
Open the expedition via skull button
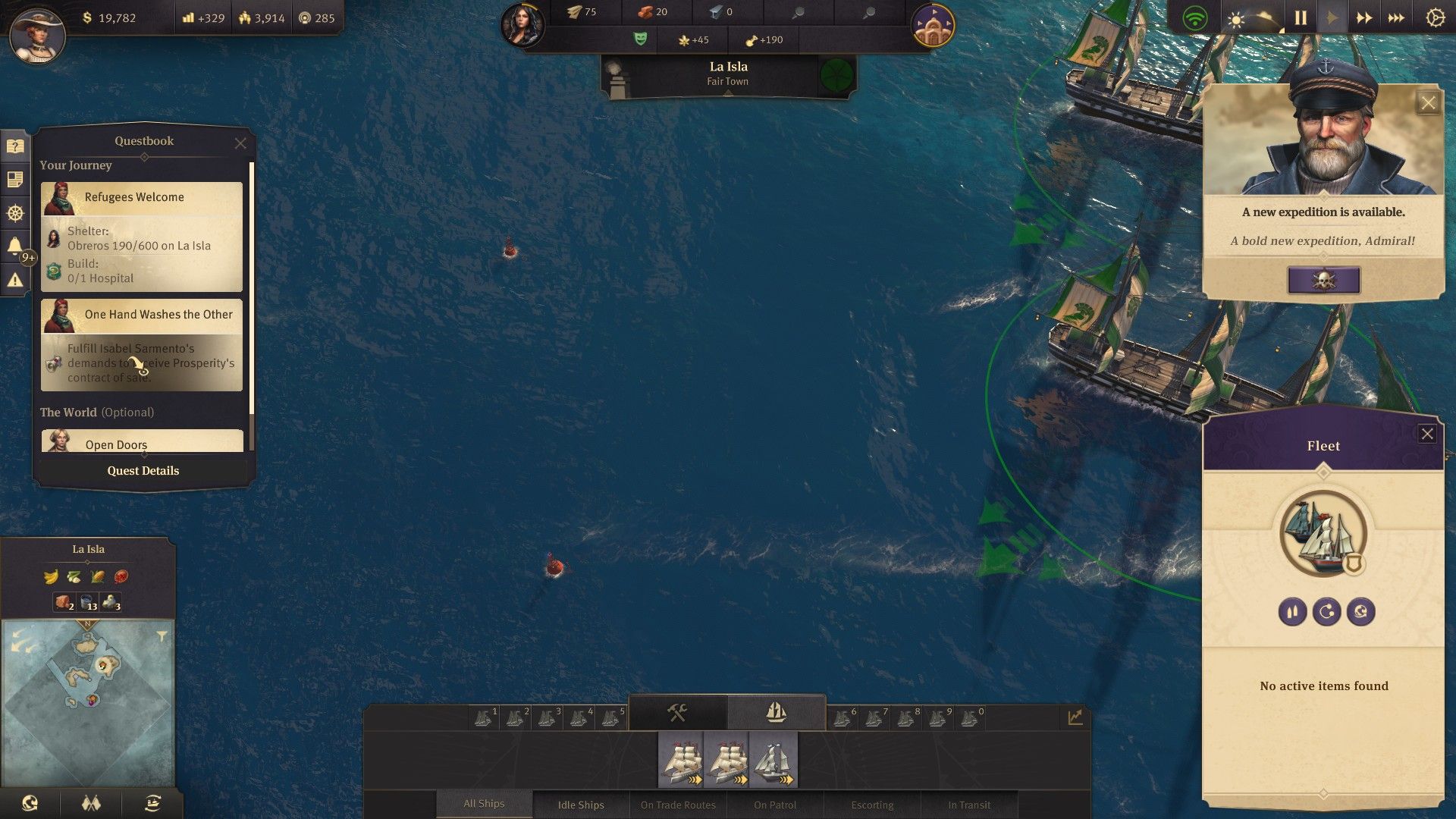click(x=1323, y=281)
